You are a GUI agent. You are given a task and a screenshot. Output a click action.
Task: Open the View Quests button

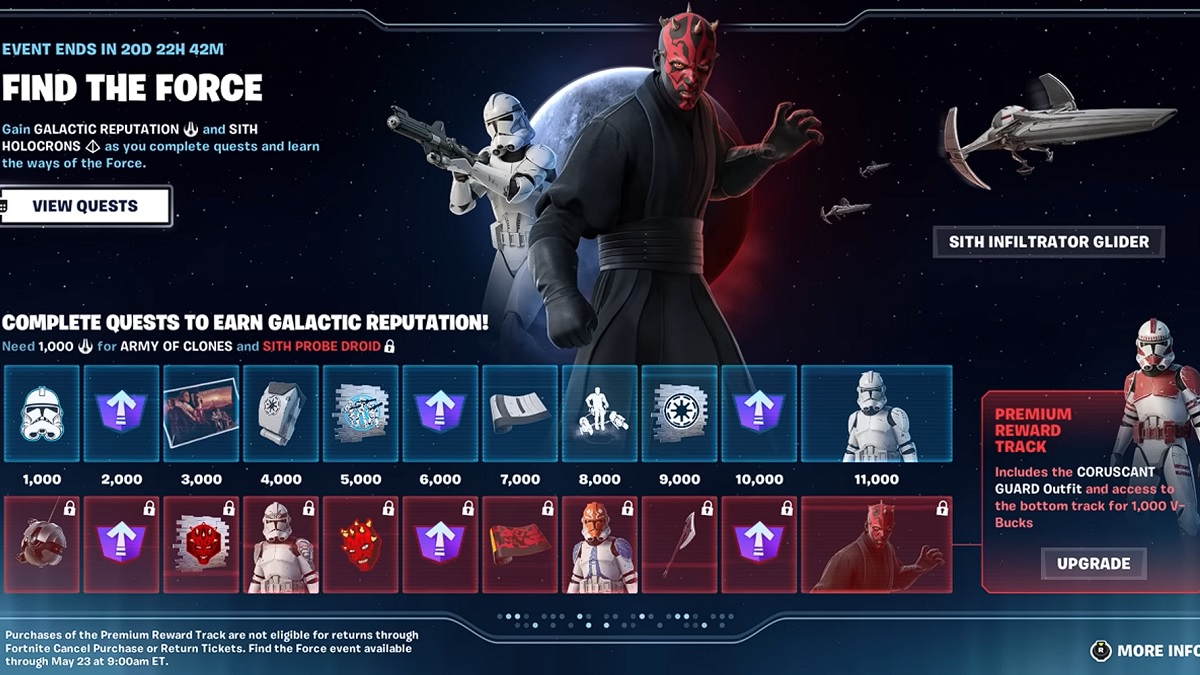tap(85, 206)
